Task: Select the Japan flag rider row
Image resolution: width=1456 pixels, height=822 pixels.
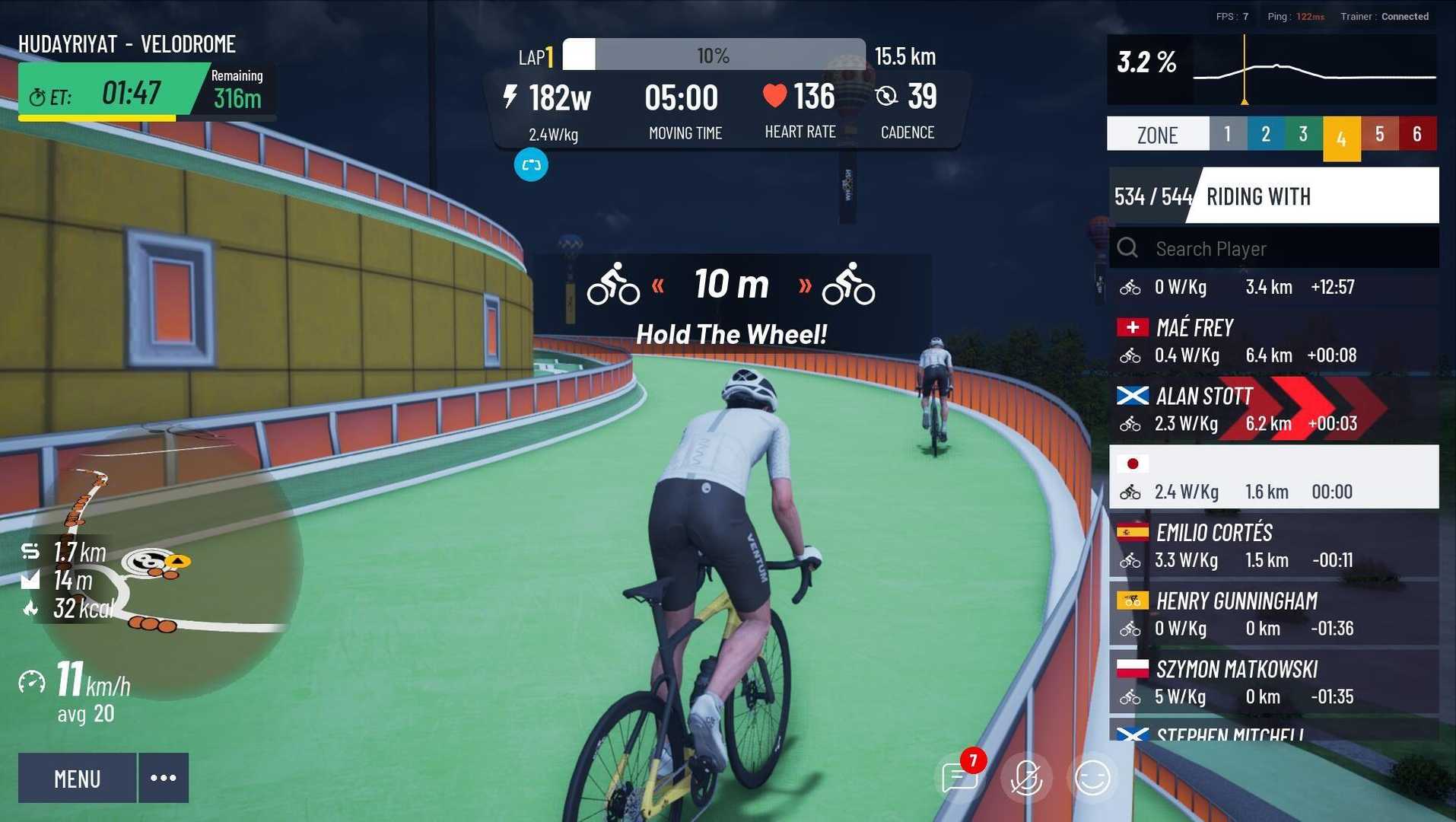Action: click(1273, 477)
